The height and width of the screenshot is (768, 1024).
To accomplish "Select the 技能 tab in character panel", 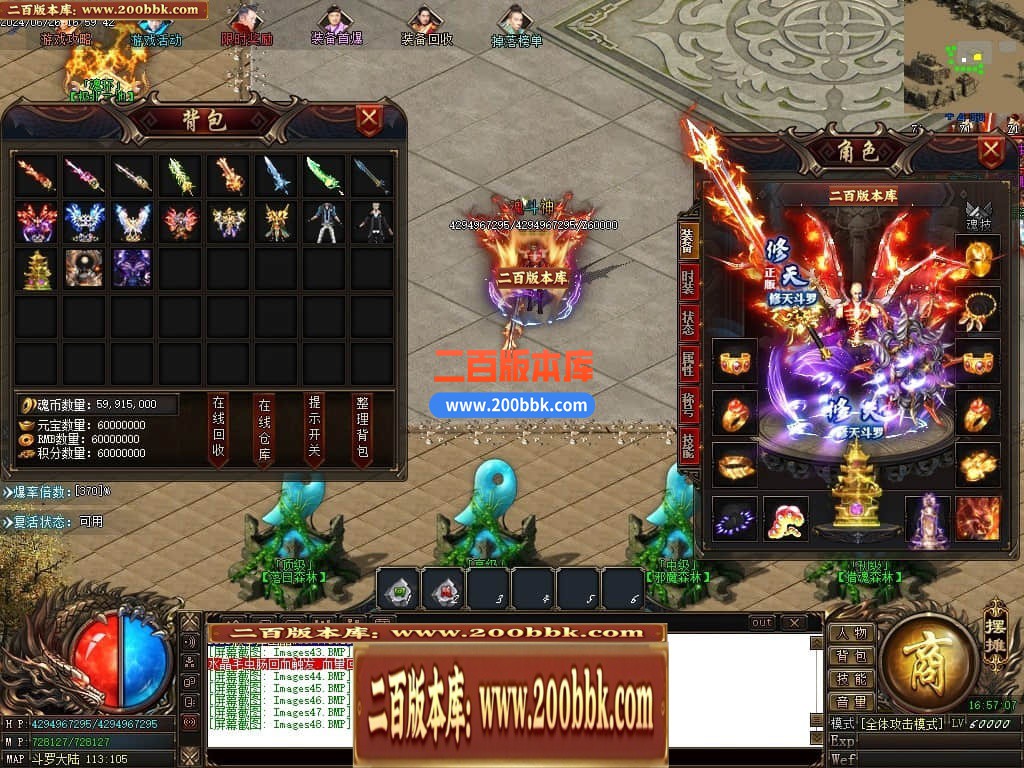I will pos(688,444).
